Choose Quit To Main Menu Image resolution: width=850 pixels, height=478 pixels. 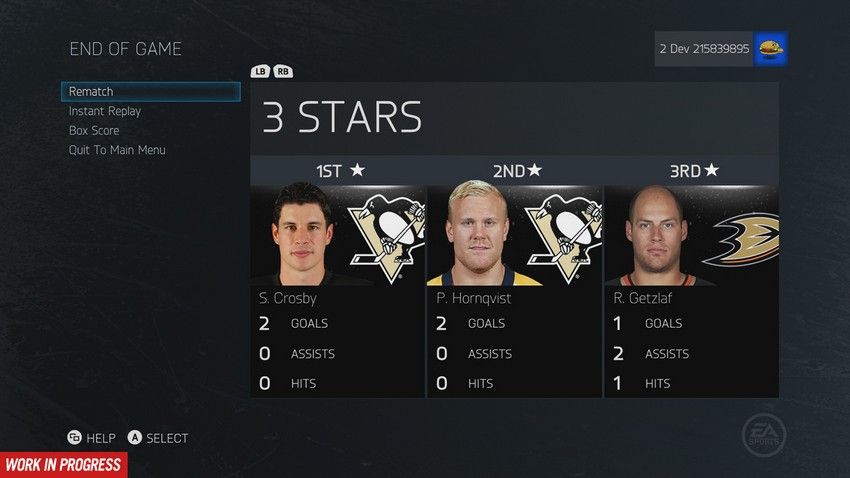pyautogui.click(x=117, y=150)
